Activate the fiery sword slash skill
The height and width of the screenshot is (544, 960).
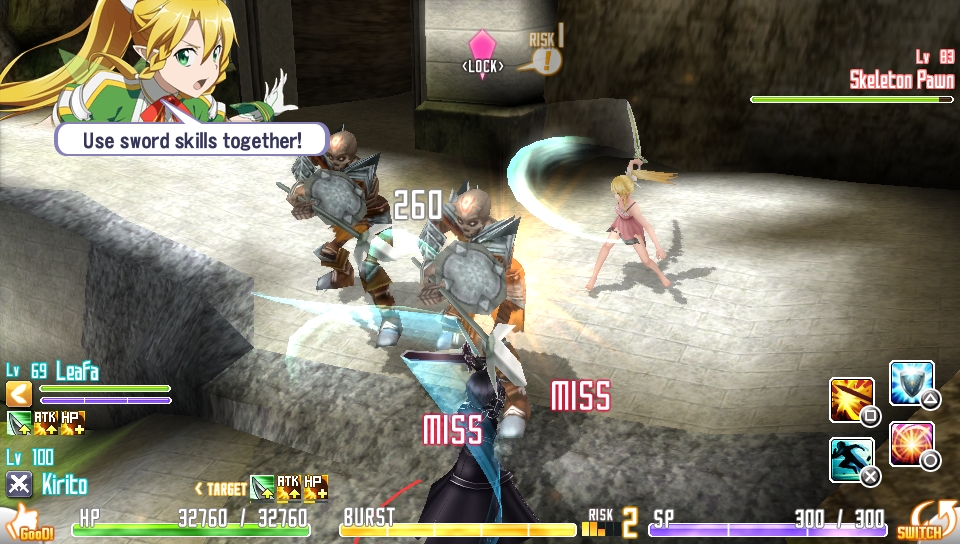(852, 400)
